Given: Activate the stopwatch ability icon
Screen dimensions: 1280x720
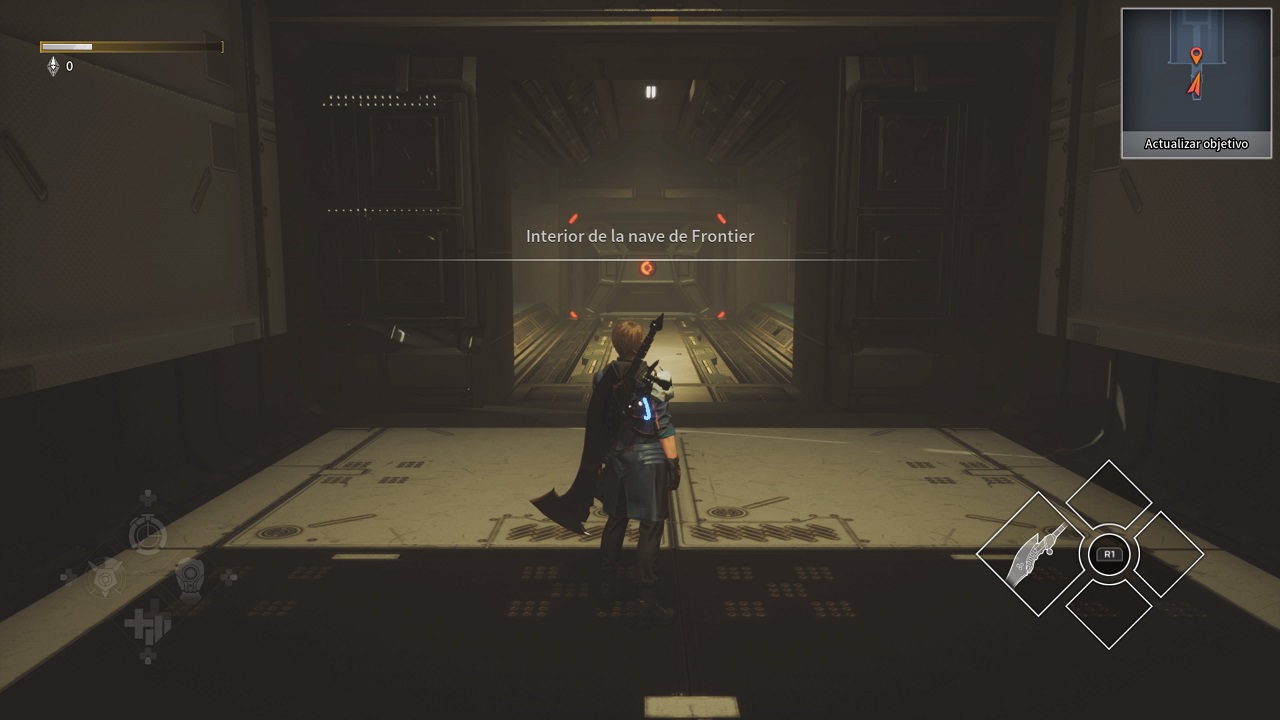Looking at the screenshot, I should [147, 534].
